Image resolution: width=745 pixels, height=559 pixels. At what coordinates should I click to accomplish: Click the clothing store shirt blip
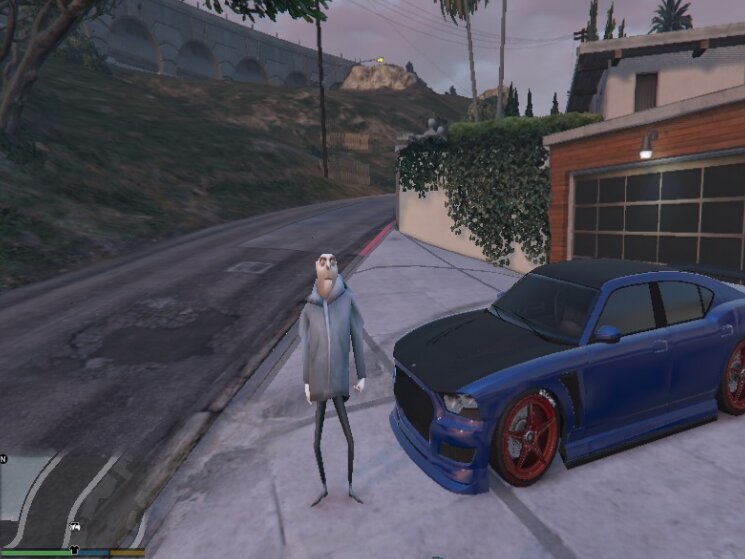(x=73, y=549)
